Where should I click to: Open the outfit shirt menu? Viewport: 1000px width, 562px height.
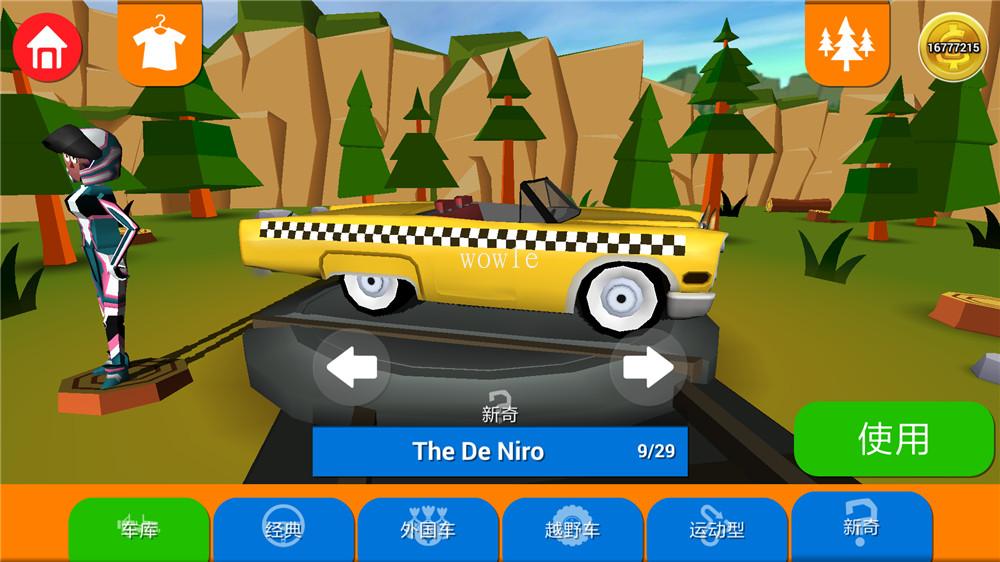point(158,44)
